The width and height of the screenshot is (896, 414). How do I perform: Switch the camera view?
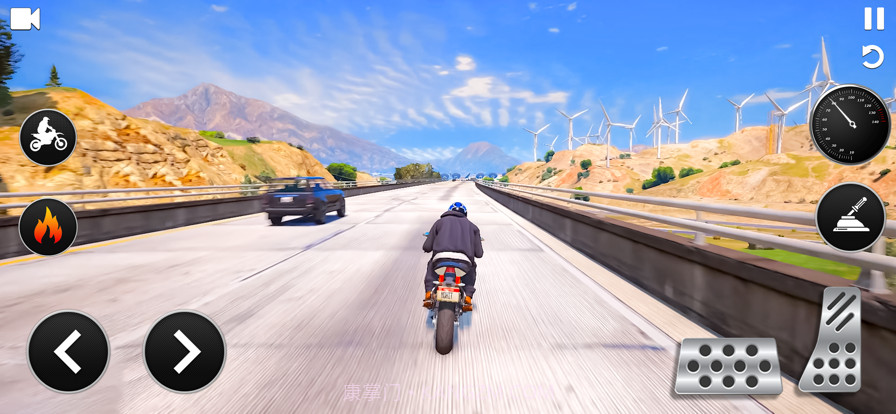[25, 19]
